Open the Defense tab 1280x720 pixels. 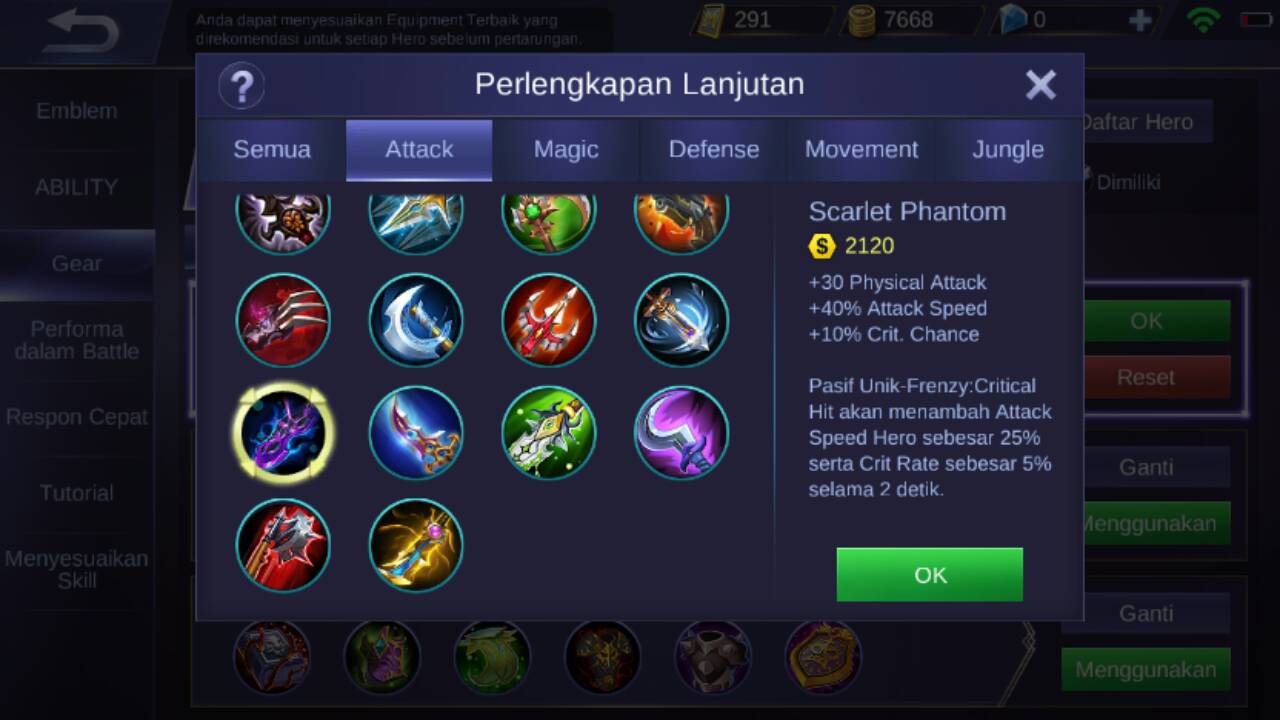click(x=714, y=149)
